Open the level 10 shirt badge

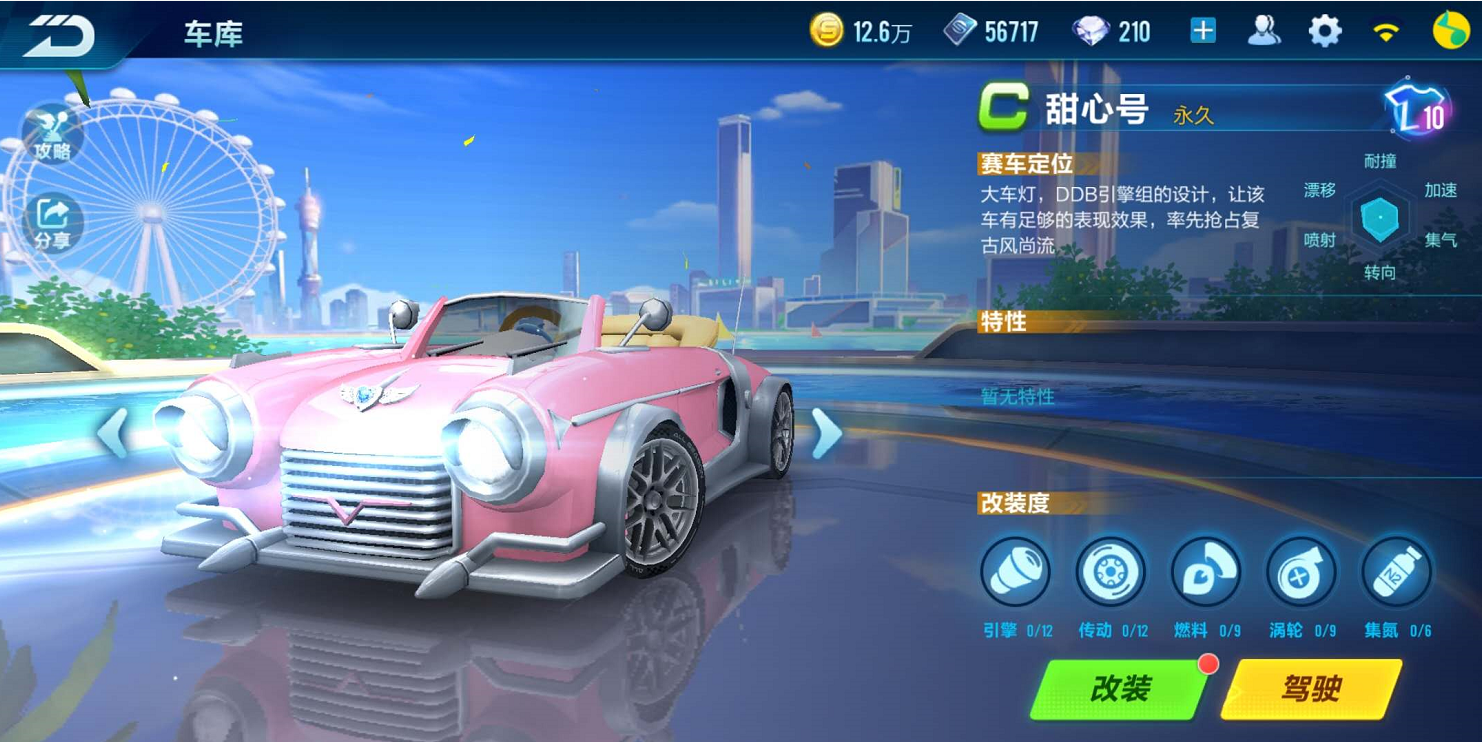[x=1419, y=111]
